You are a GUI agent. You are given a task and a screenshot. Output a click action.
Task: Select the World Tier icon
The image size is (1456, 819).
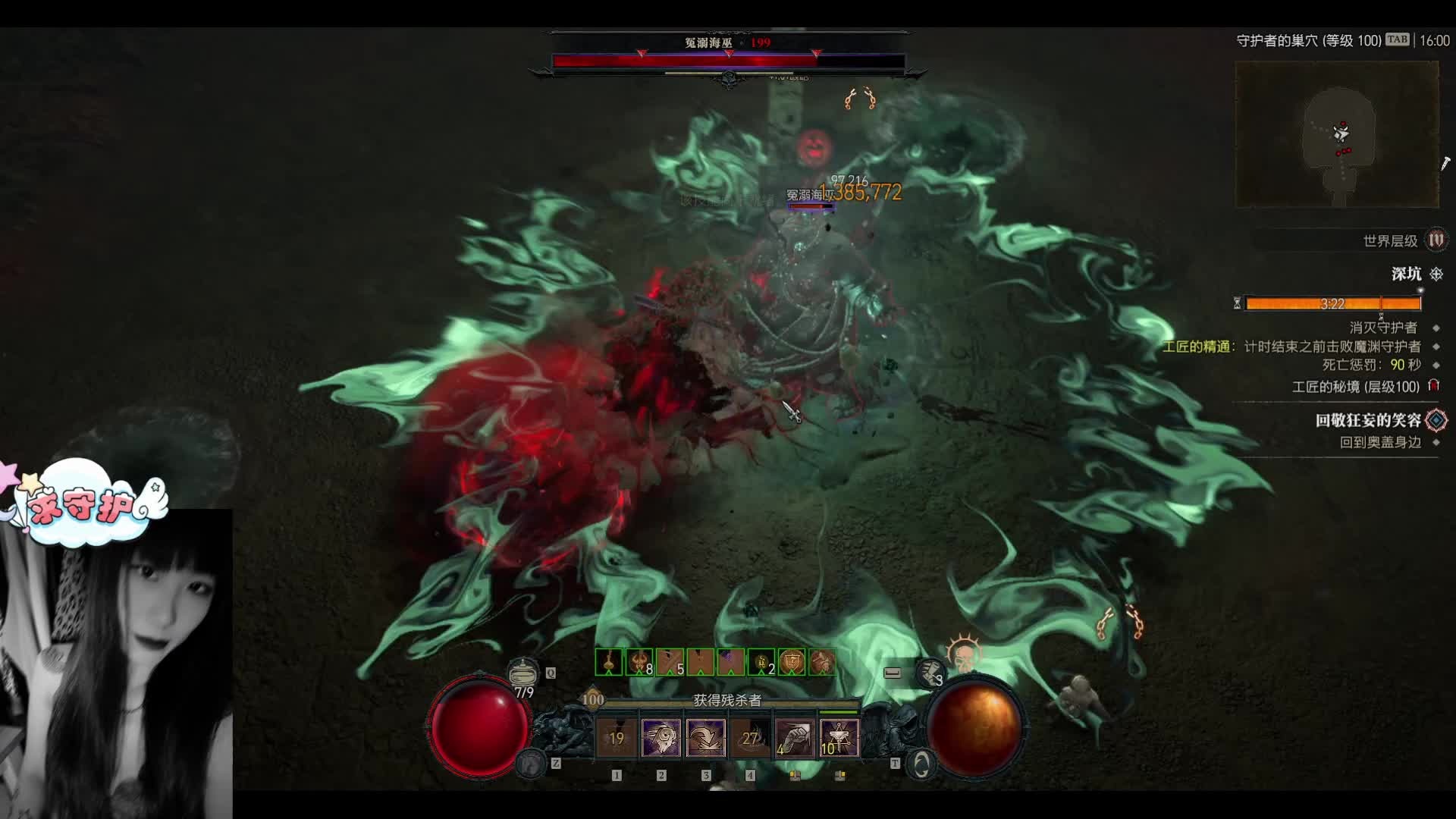tap(1436, 240)
